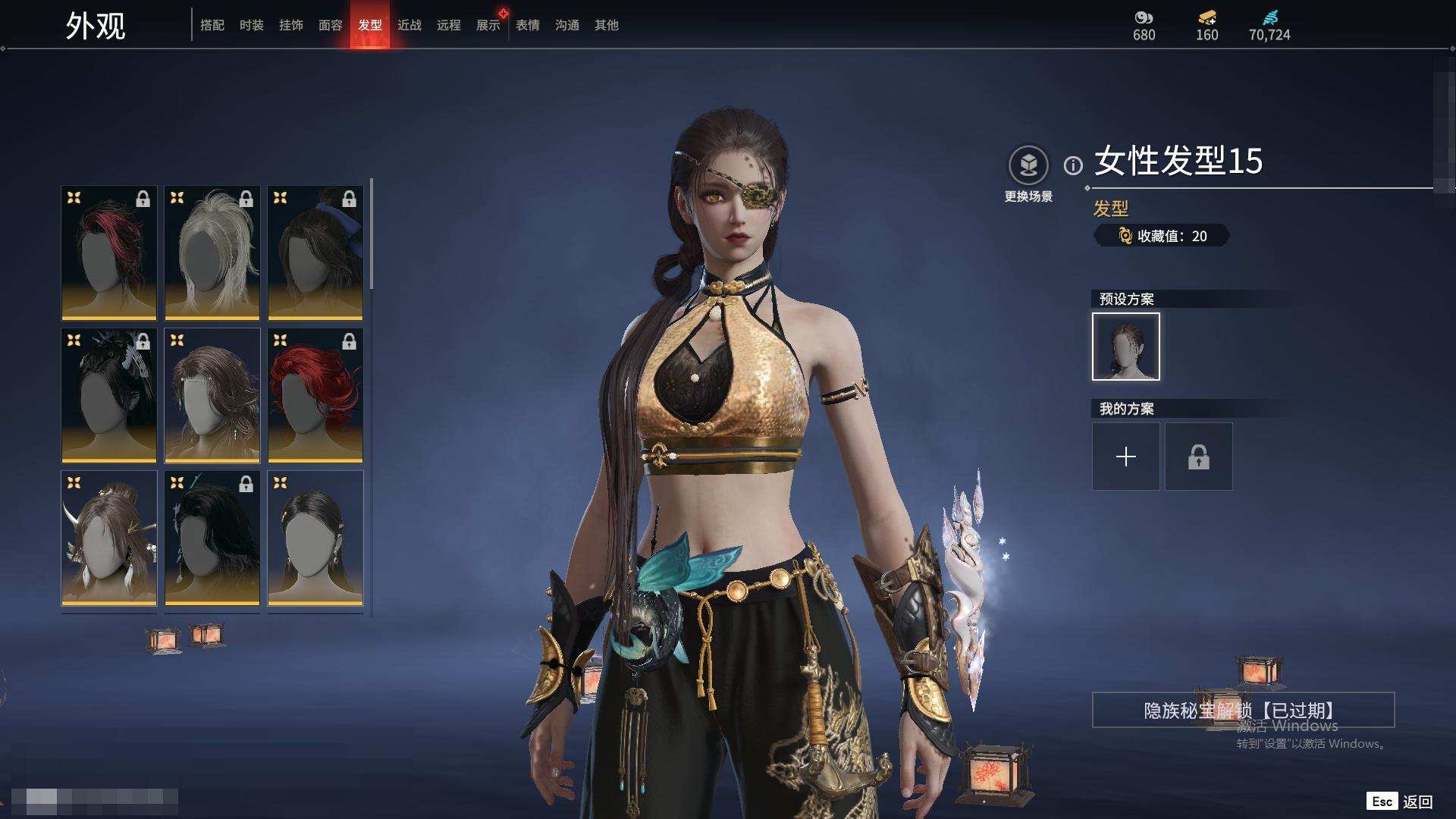Select the 表情 emote tab
Image resolution: width=1456 pixels, height=819 pixels.
528,25
